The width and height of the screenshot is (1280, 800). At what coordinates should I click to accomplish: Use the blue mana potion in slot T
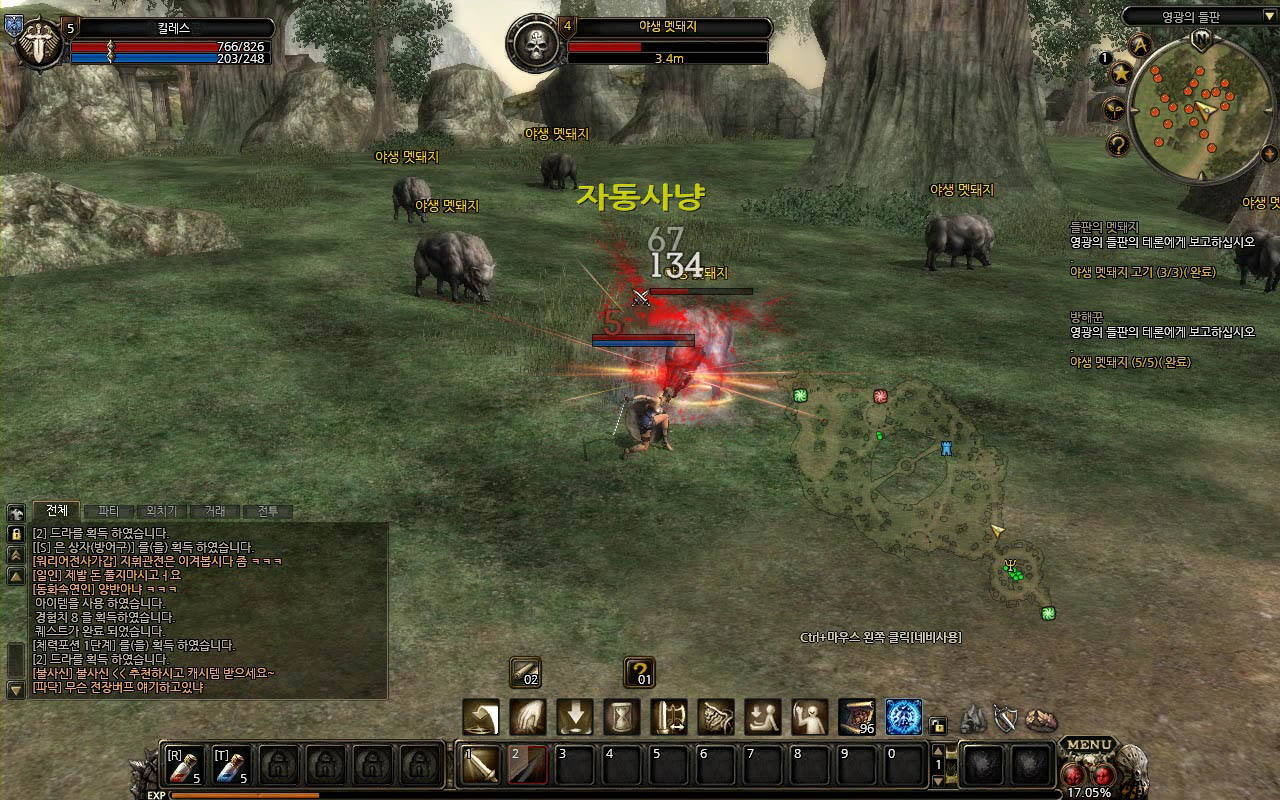pos(231,766)
